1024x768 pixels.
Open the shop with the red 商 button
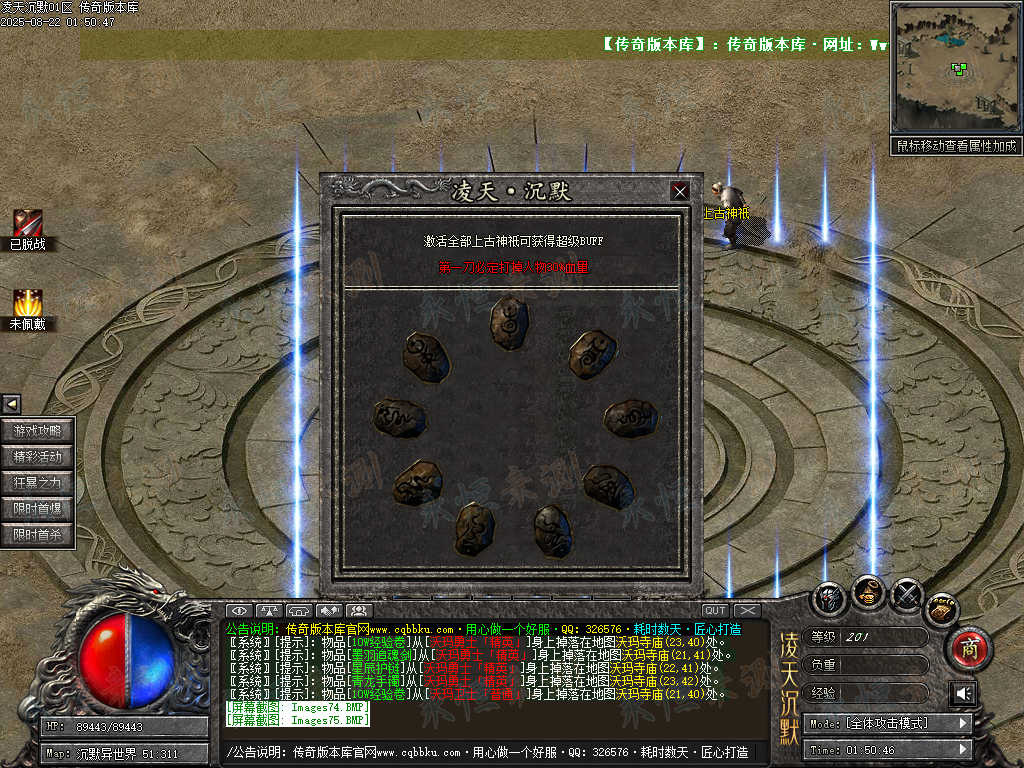click(x=968, y=649)
